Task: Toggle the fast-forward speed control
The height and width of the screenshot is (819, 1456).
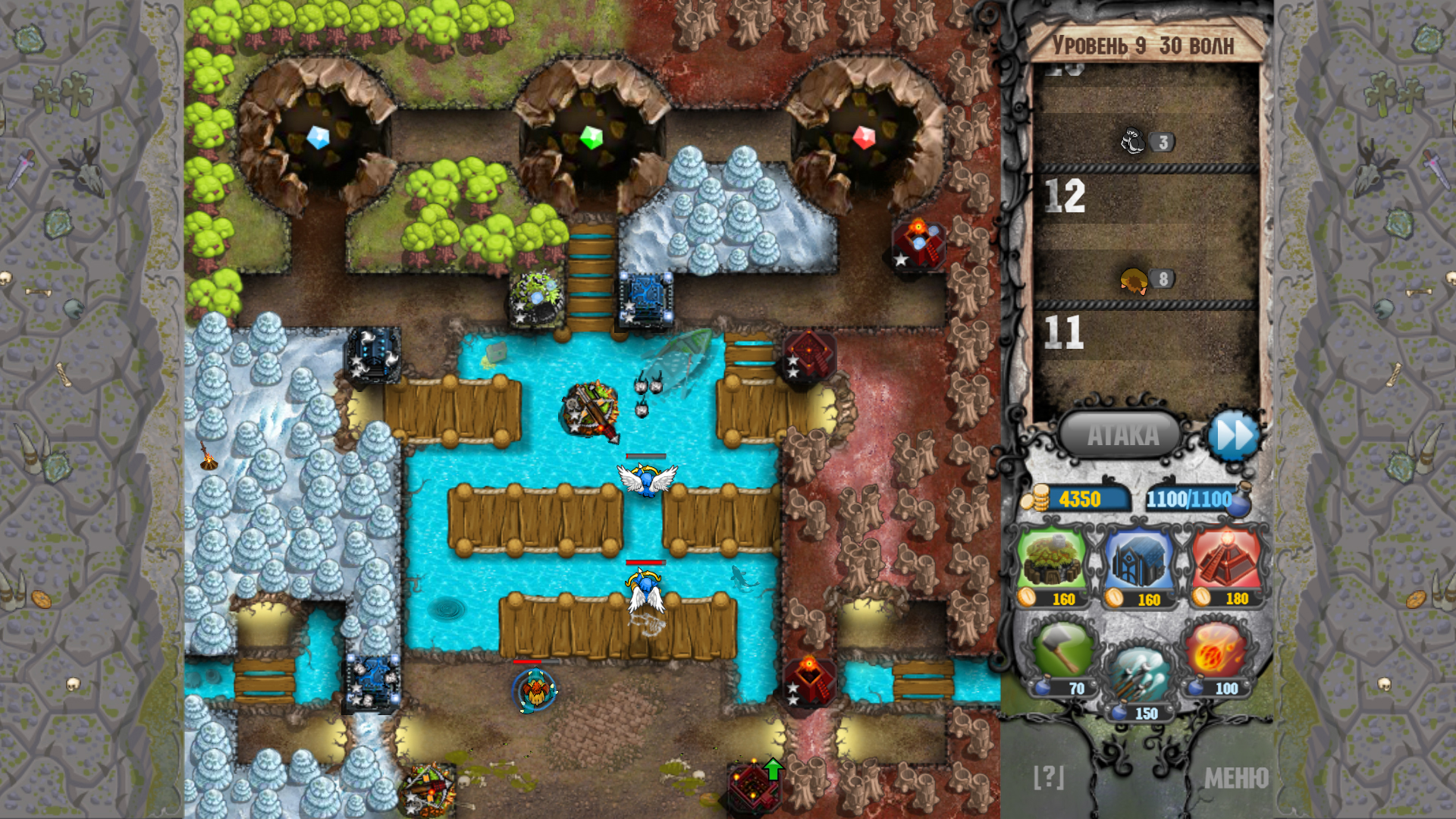Action: pos(1235,435)
